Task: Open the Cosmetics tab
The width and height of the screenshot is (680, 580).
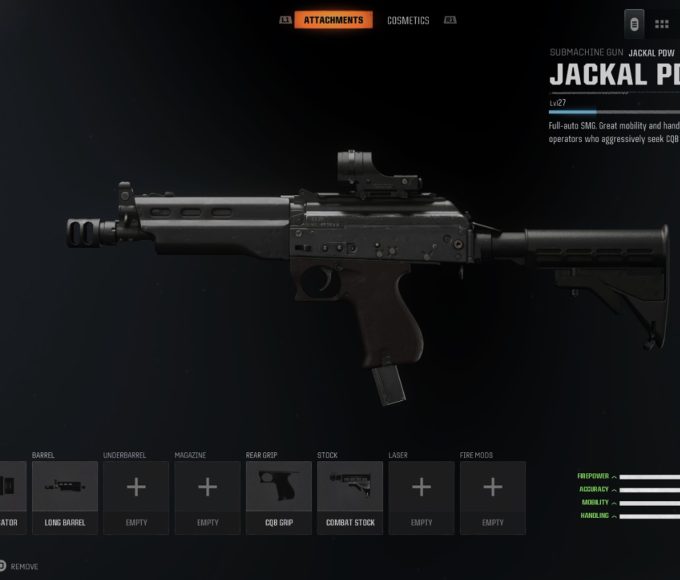Action: click(x=408, y=20)
